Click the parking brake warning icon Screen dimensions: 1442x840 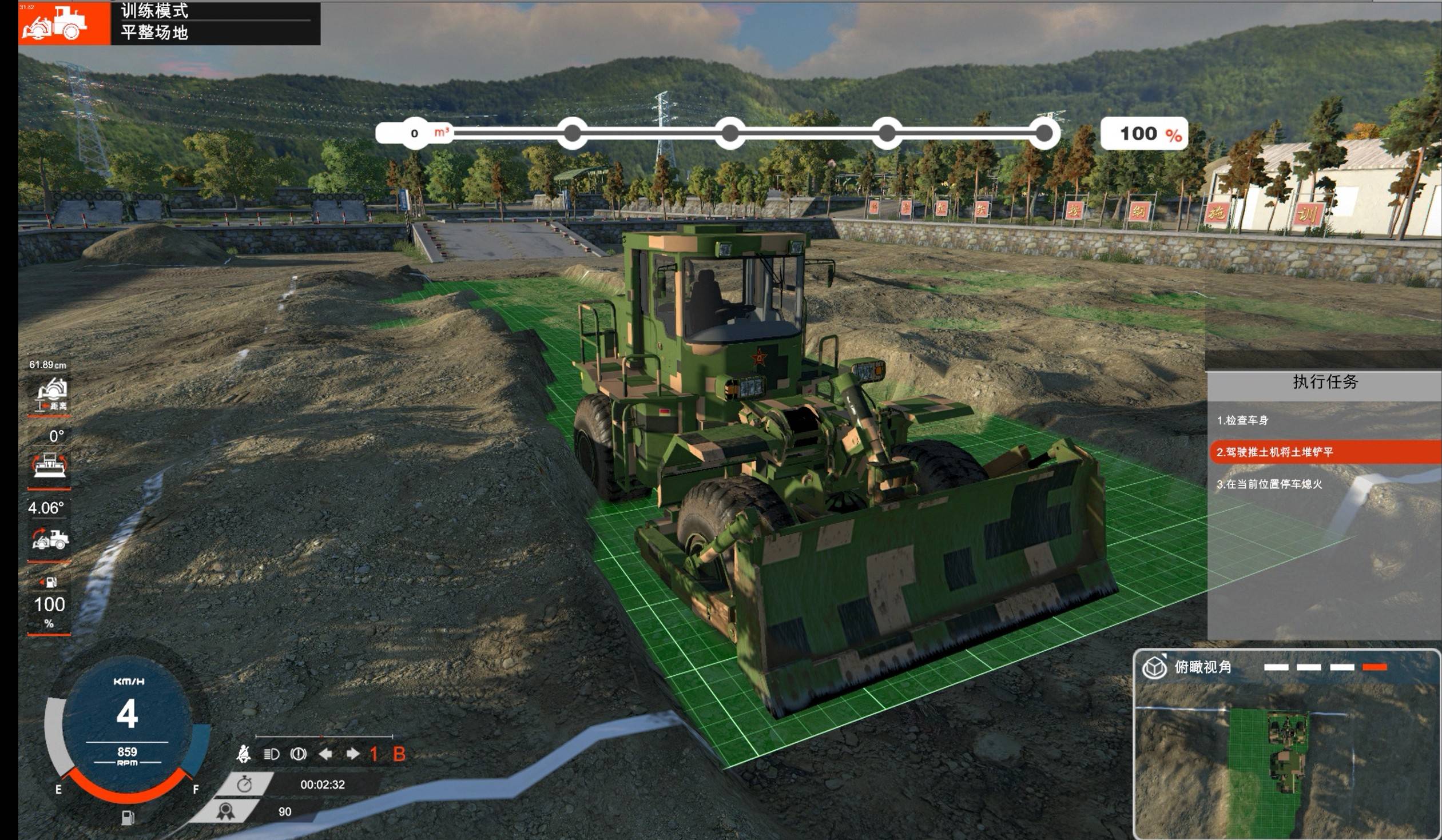[298, 754]
